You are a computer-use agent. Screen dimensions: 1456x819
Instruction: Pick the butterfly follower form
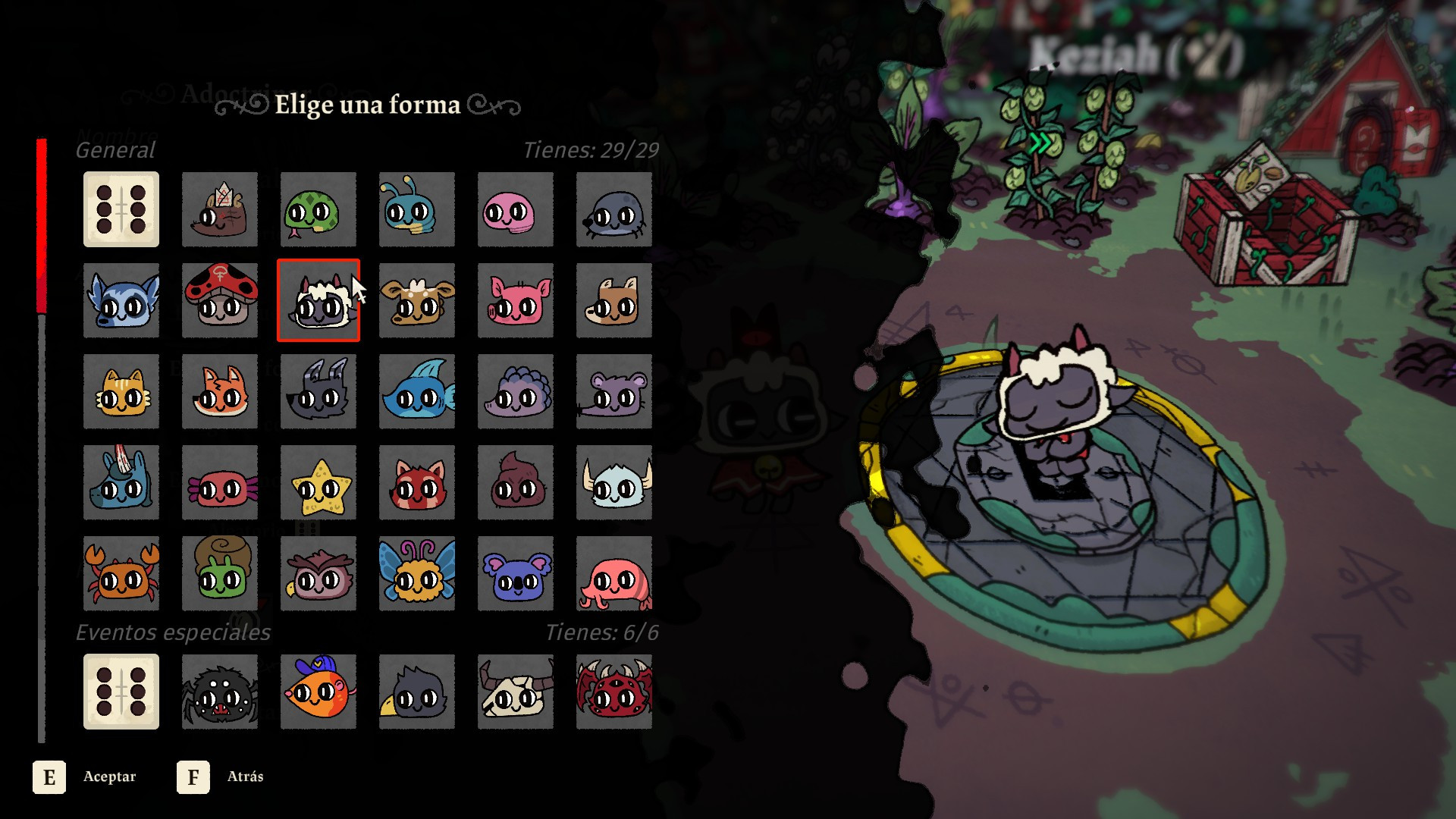tap(416, 574)
